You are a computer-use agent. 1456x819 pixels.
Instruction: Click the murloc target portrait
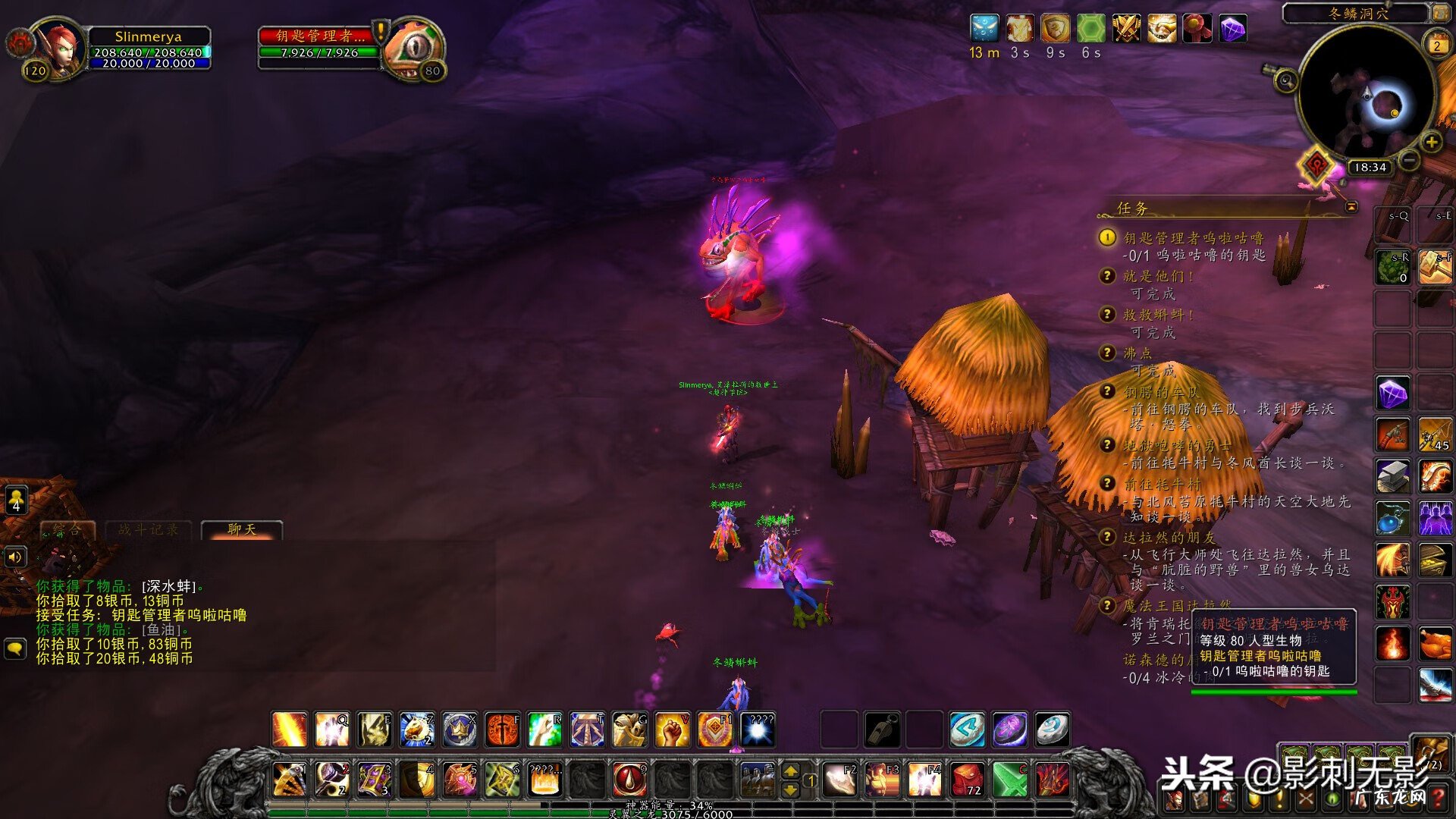pos(413,49)
